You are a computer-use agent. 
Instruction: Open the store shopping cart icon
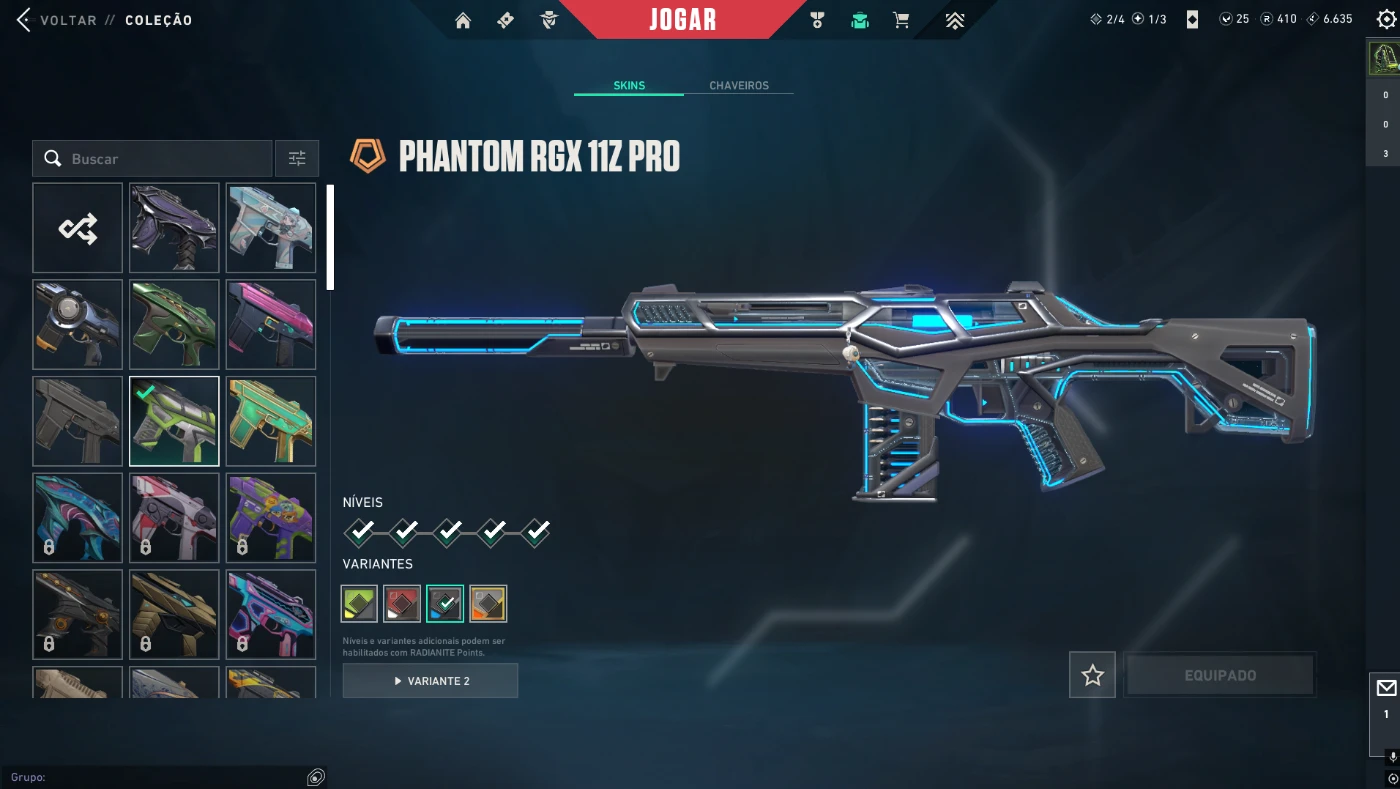(x=901, y=21)
